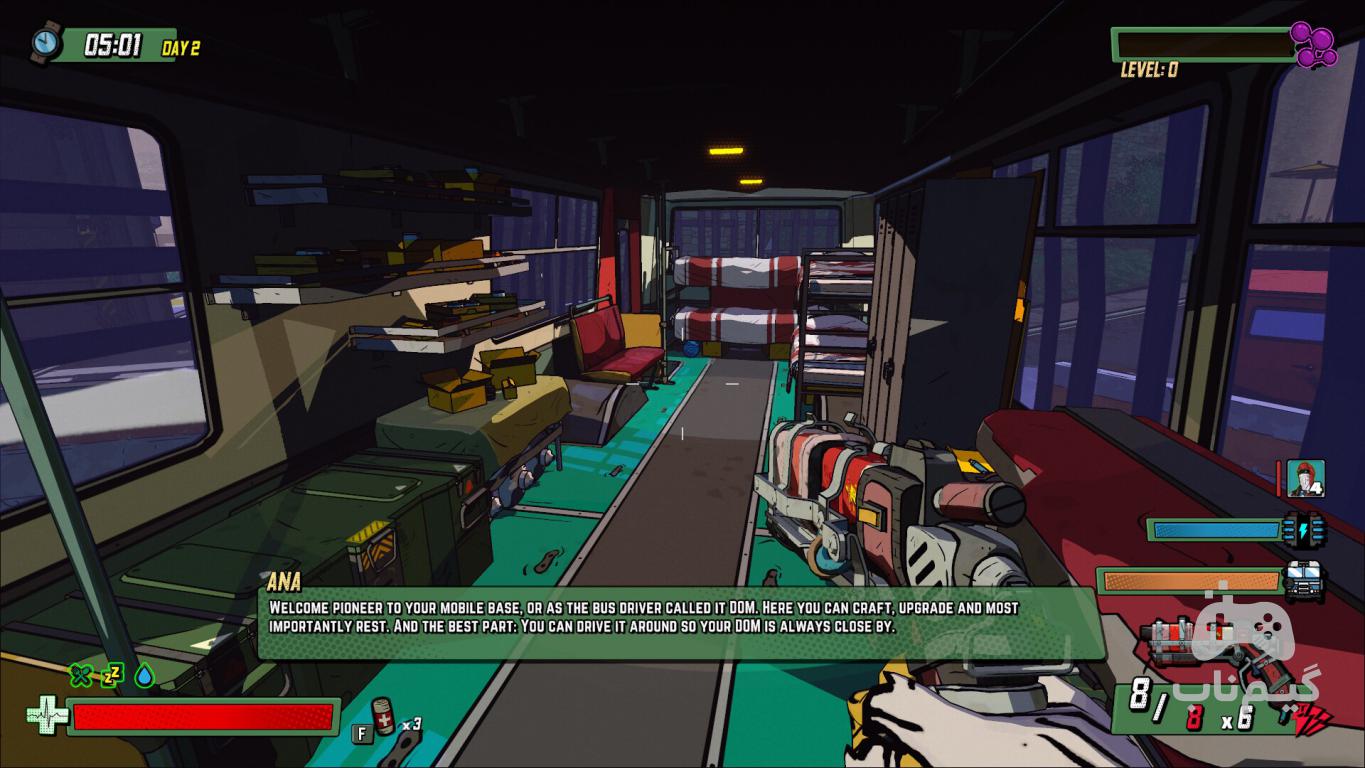The height and width of the screenshot is (768, 1365).
Task: Click the crossed bandage status icon
Action: [x=81, y=676]
